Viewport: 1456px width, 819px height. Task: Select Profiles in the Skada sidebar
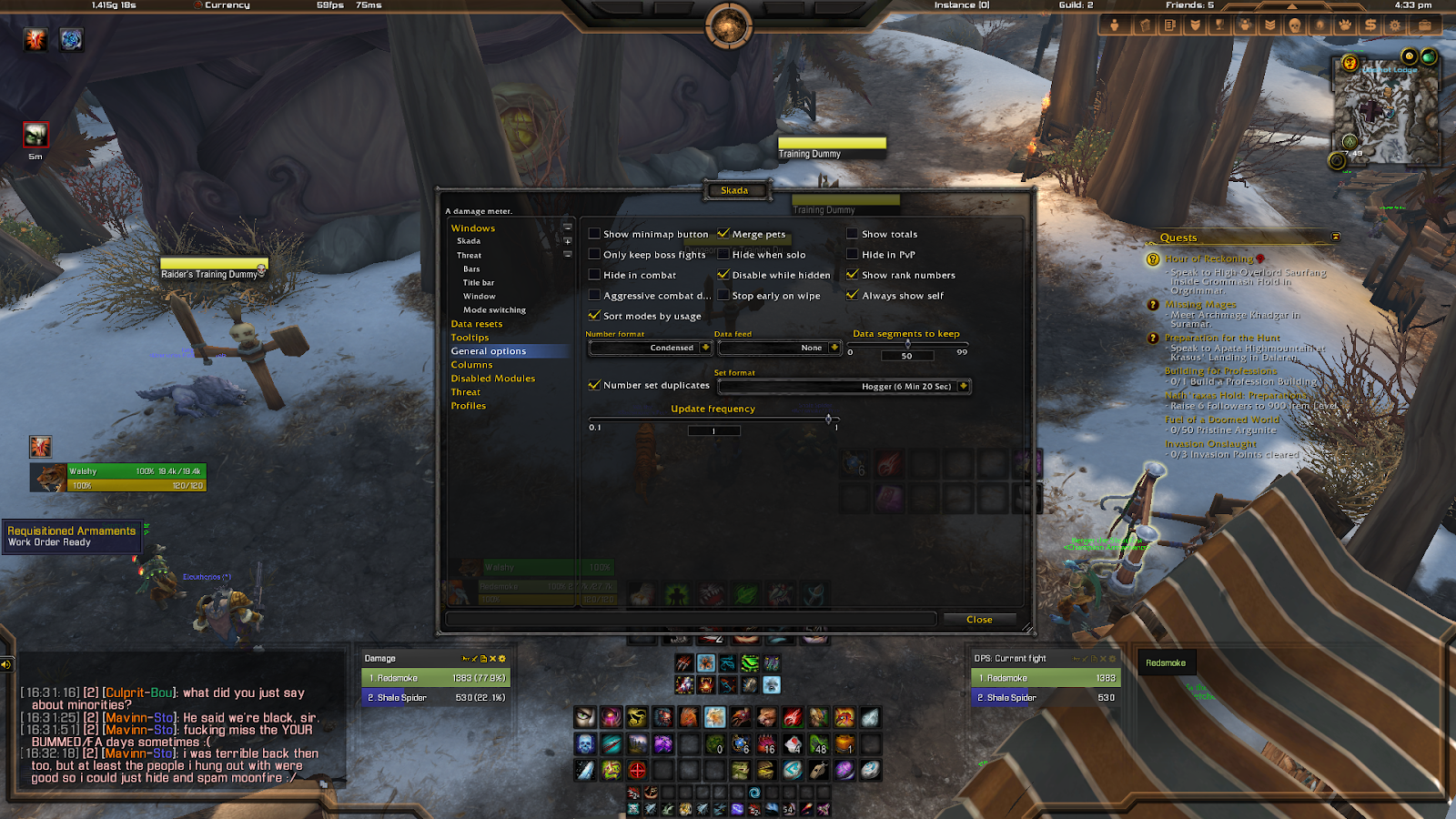[x=468, y=405]
